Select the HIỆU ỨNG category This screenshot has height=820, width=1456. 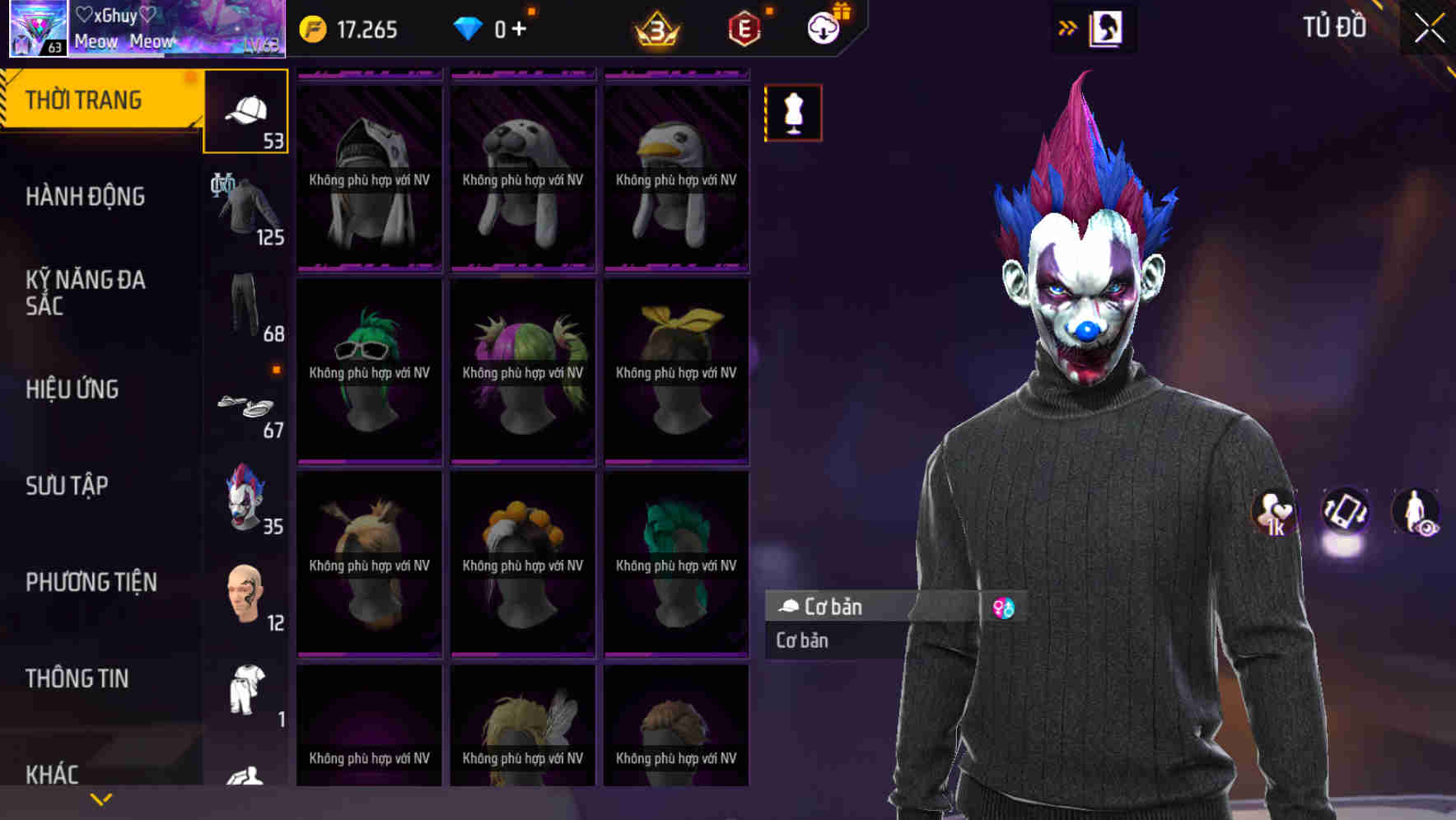[74, 389]
